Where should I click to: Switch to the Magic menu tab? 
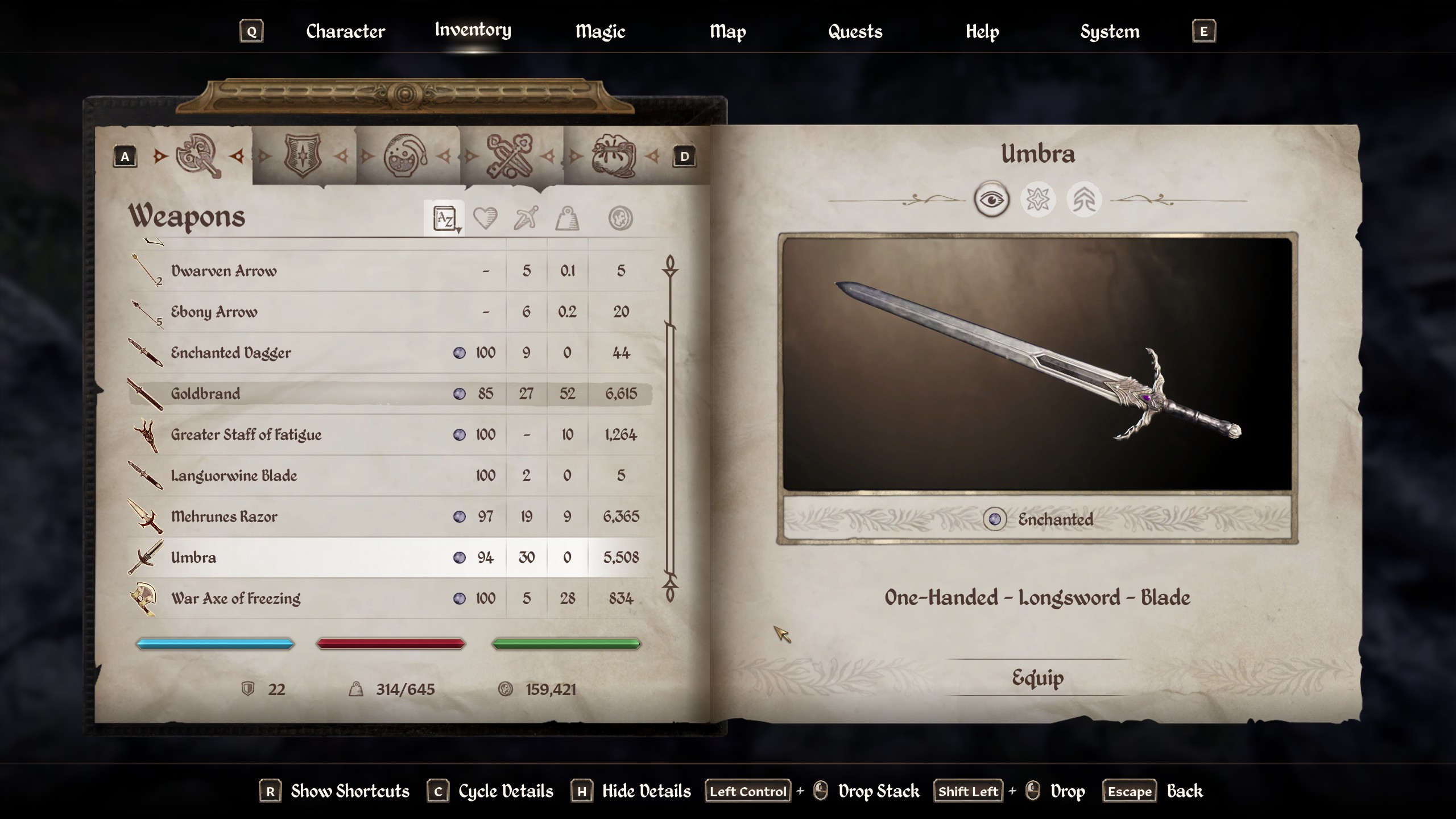[x=599, y=32]
